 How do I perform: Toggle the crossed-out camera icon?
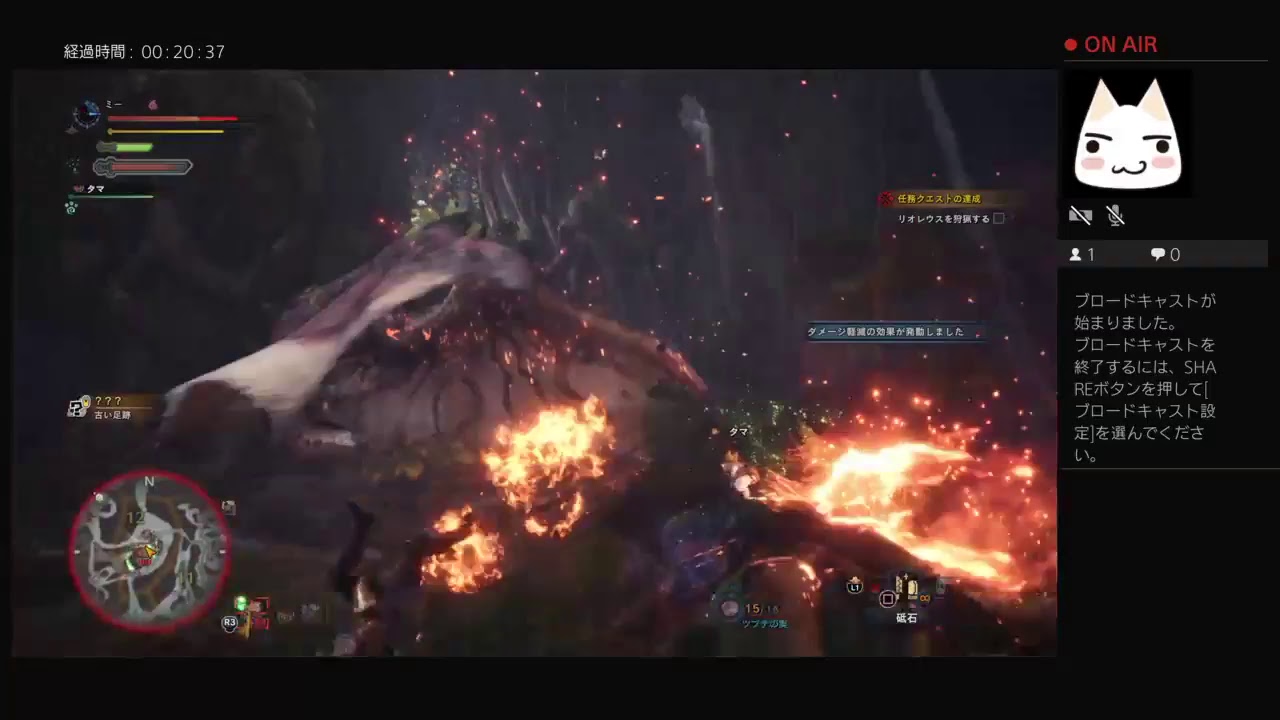[1081, 215]
